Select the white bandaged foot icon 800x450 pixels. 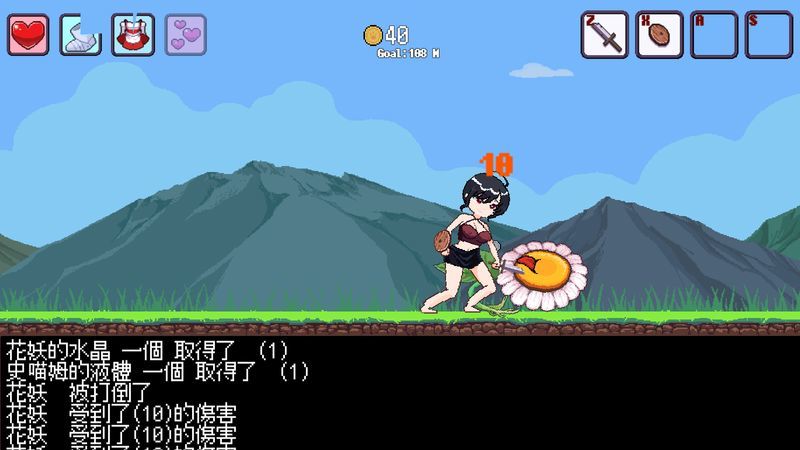[x=80, y=35]
